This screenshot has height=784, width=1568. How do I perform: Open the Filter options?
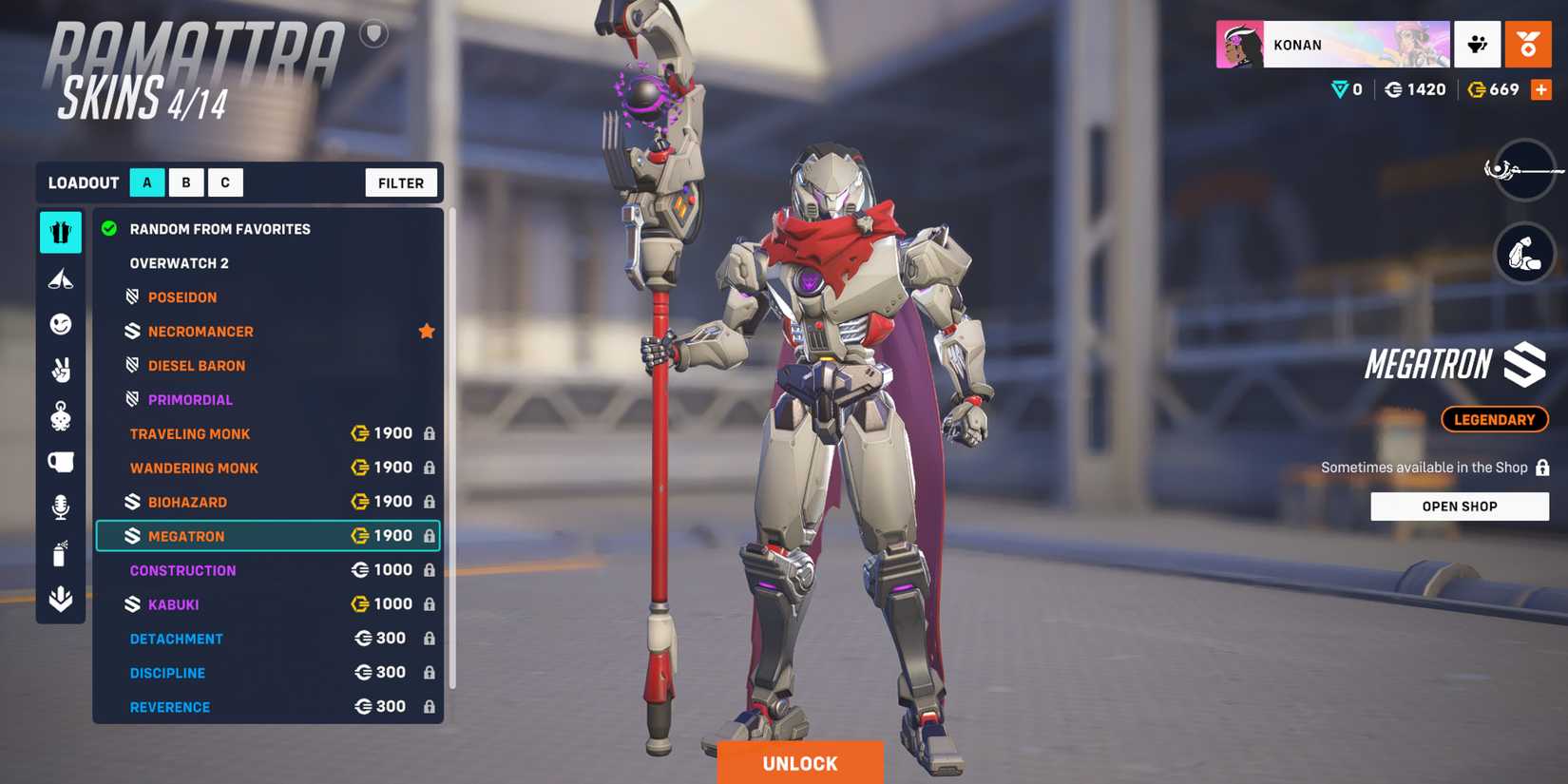[x=400, y=182]
